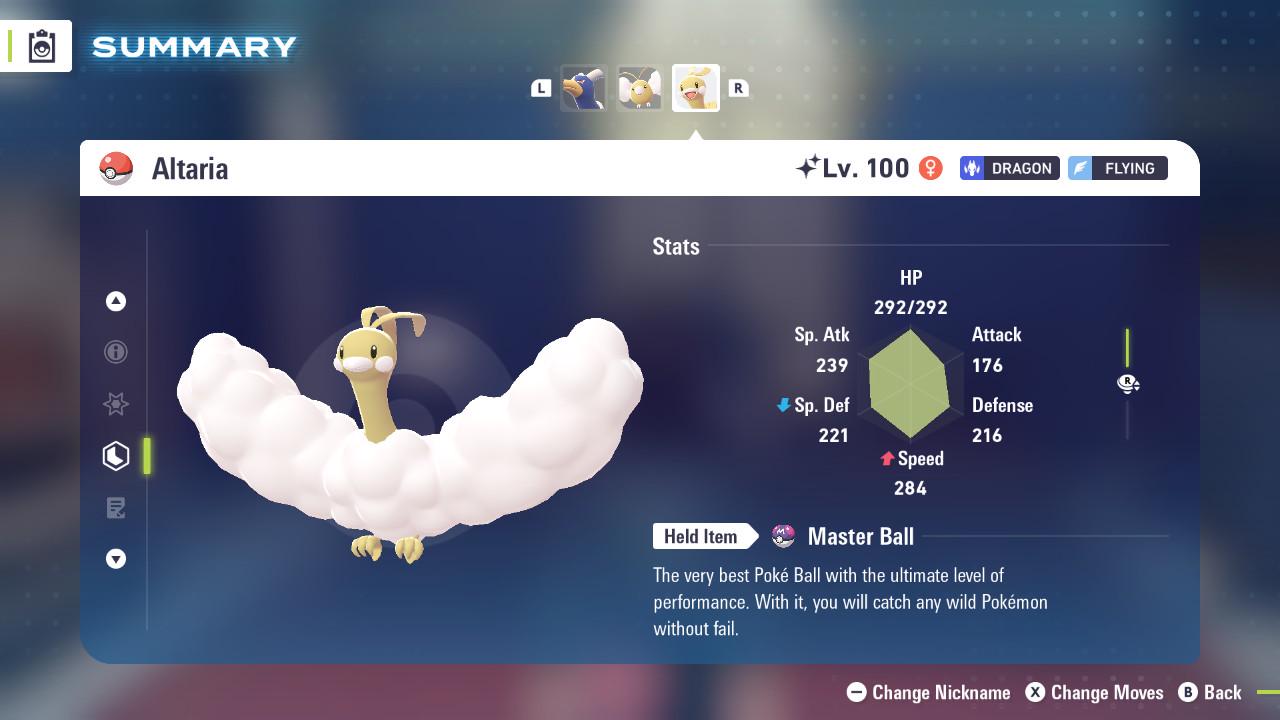Switch to the first Pokémon thumbnail tab
This screenshot has height=720, width=1280.
584,87
